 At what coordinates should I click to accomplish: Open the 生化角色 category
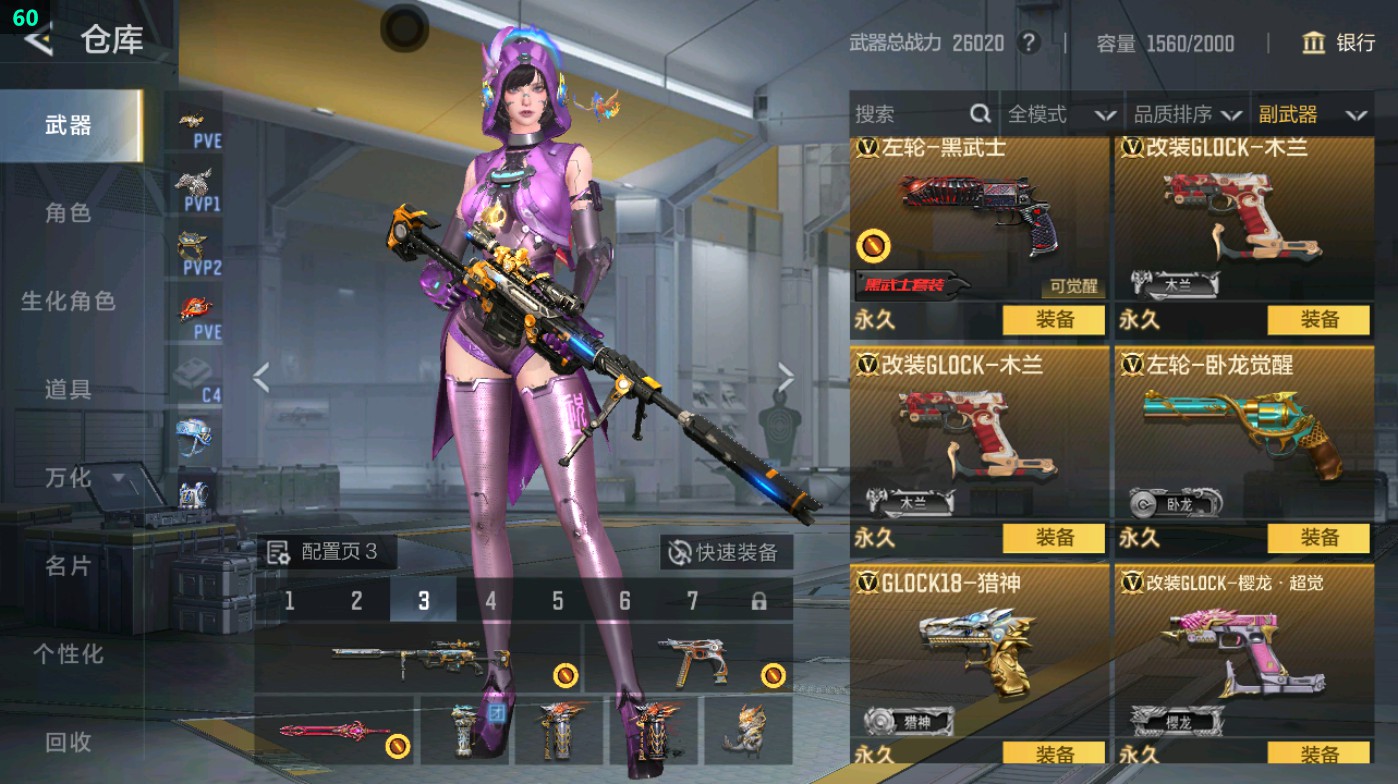[x=68, y=301]
